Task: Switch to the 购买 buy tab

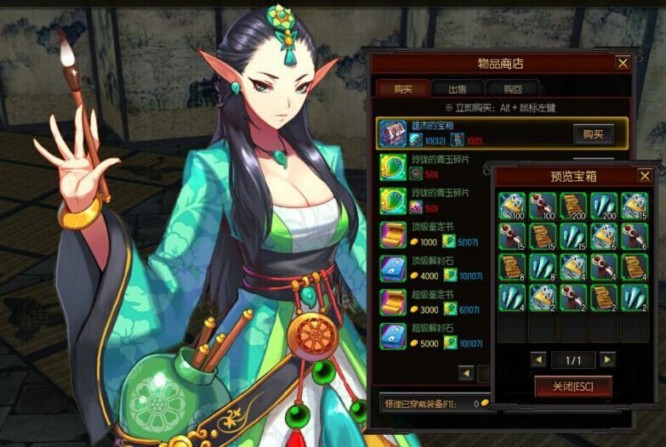Action: click(403, 88)
